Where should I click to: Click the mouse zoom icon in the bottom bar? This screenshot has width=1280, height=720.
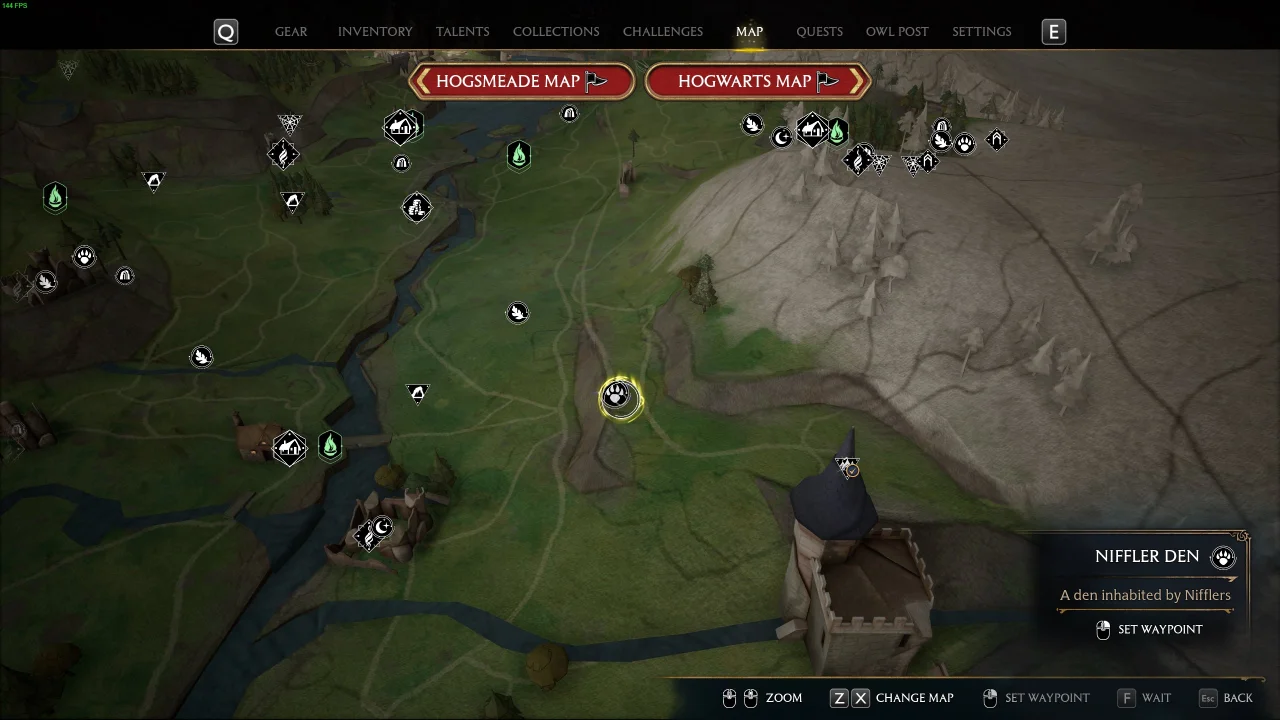730,698
